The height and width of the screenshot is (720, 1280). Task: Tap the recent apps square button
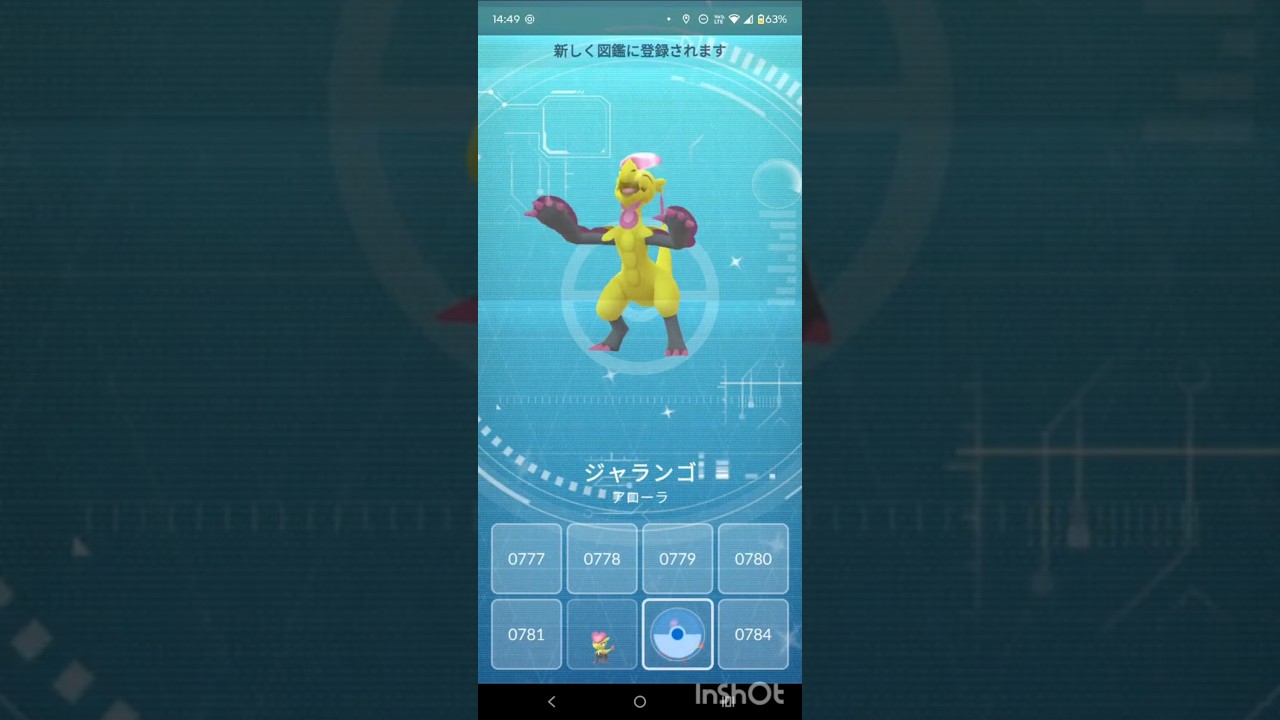coord(727,701)
